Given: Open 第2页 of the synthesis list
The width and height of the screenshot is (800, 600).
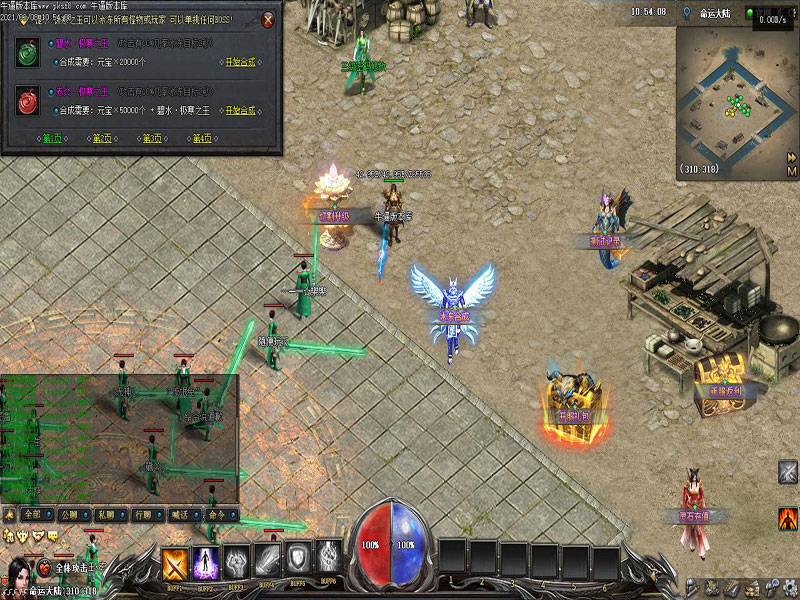Looking at the screenshot, I should [102, 138].
